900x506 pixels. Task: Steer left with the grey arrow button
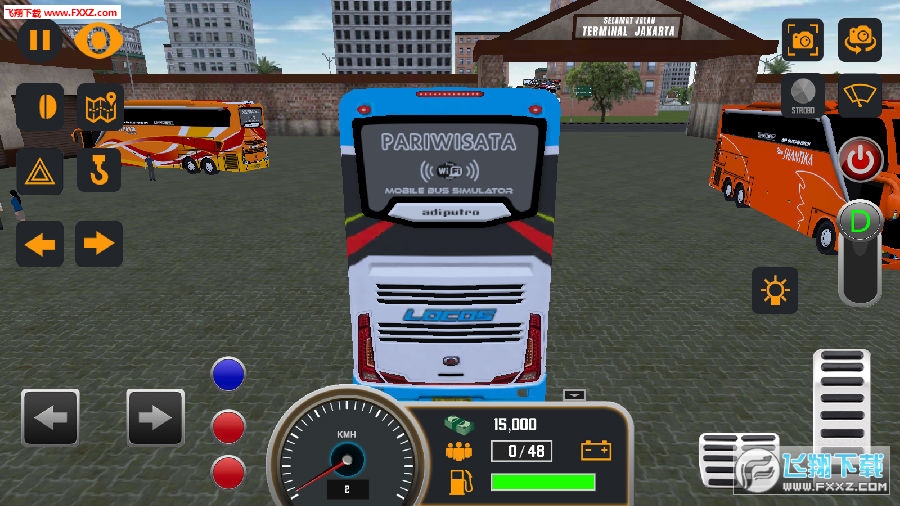click(50, 417)
